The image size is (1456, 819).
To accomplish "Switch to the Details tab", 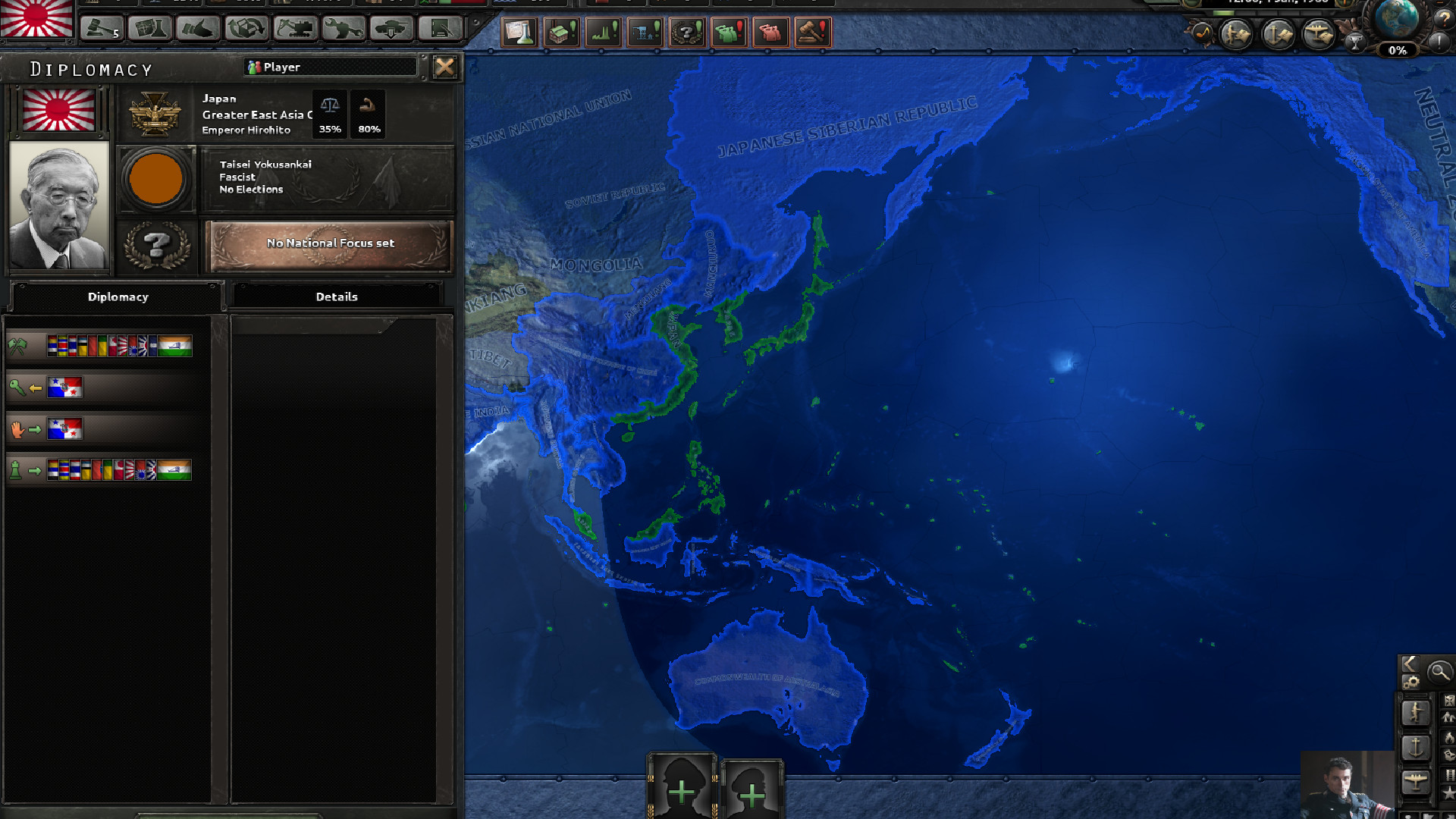I will click(x=336, y=297).
